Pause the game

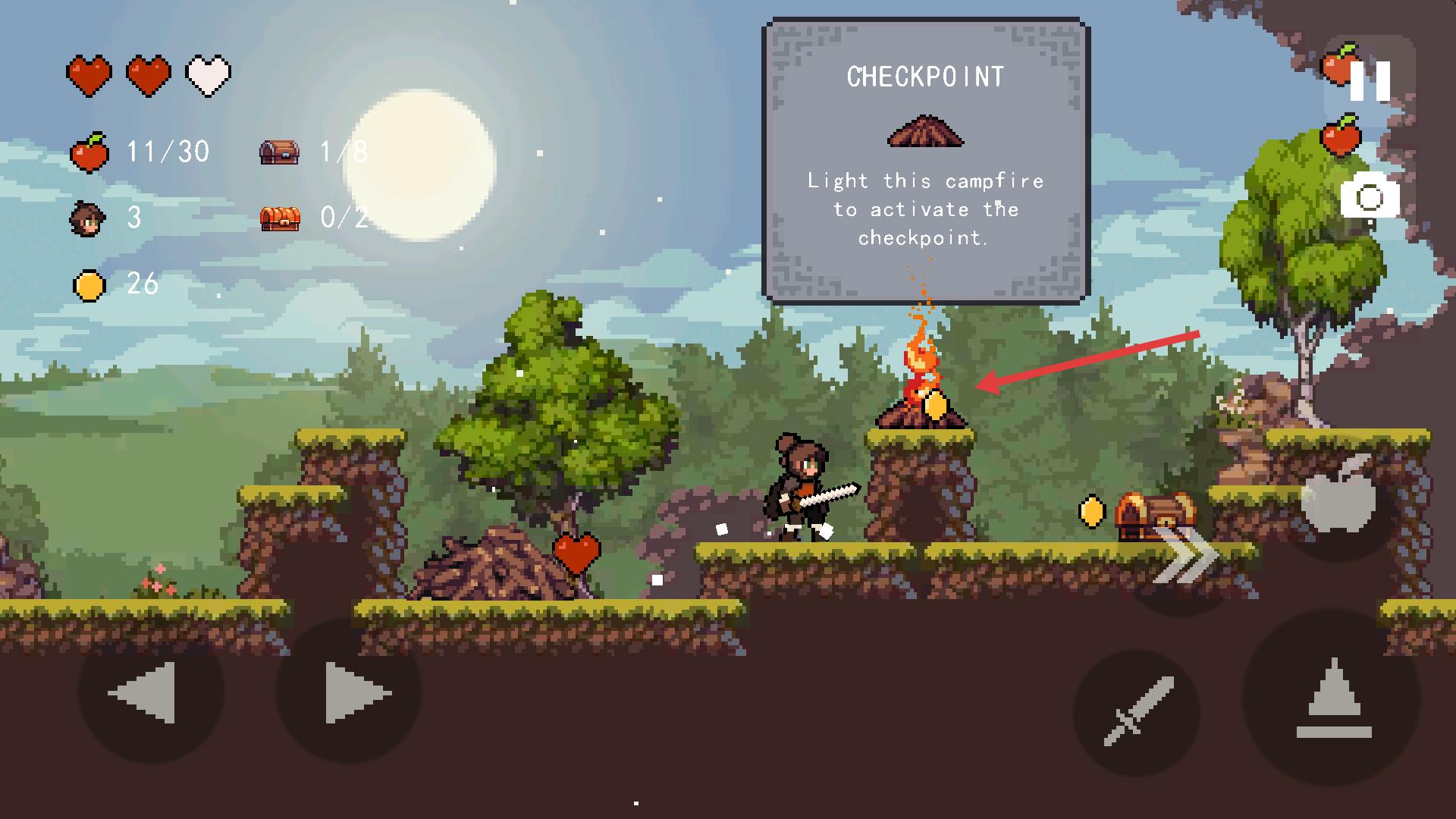[1370, 80]
